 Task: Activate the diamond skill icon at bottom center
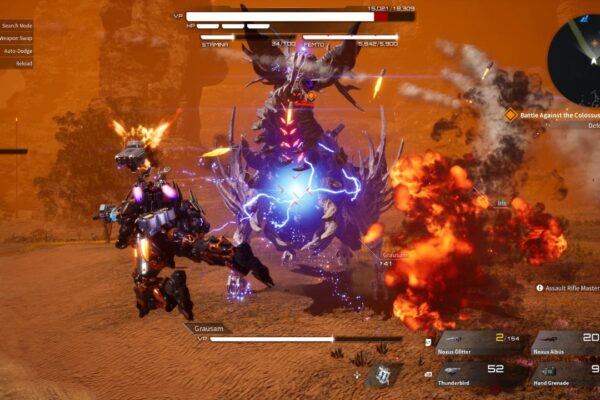point(383,375)
